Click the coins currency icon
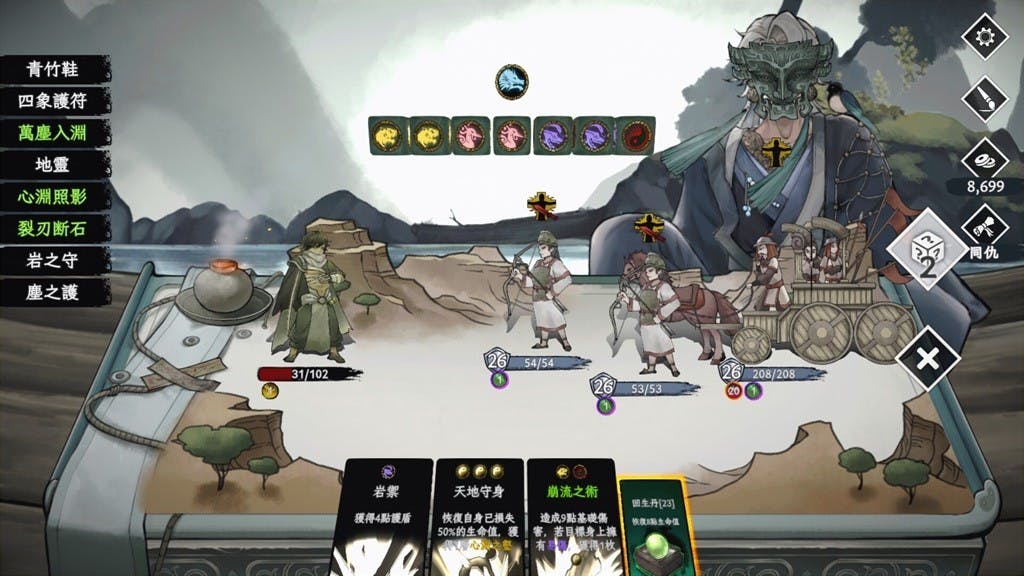The image size is (1024, 576). click(982, 160)
